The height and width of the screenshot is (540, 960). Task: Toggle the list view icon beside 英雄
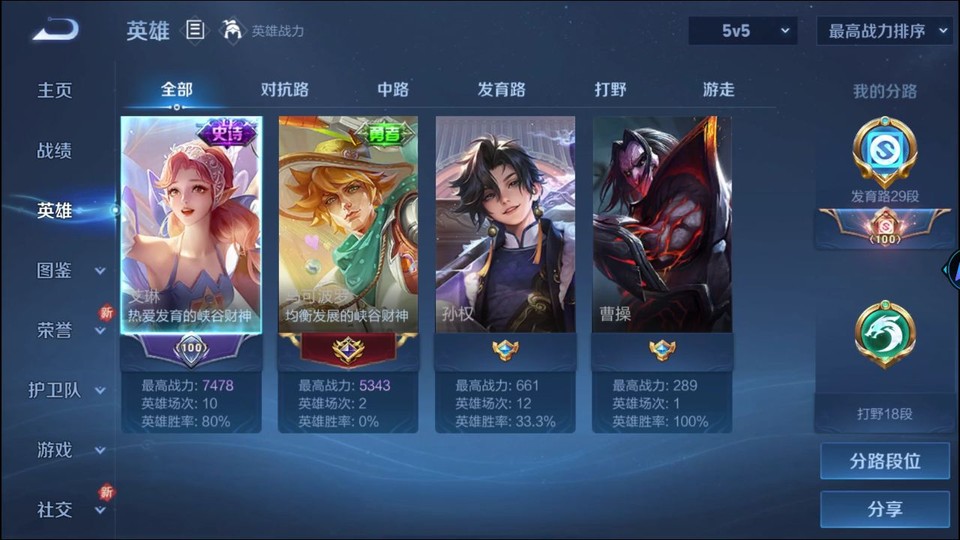196,31
